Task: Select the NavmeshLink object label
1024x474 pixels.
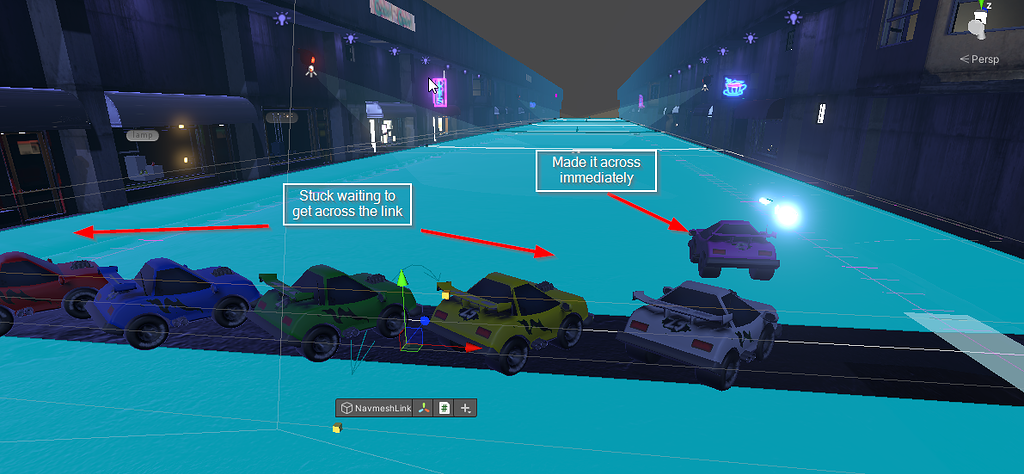Action: tap(375, 408)
